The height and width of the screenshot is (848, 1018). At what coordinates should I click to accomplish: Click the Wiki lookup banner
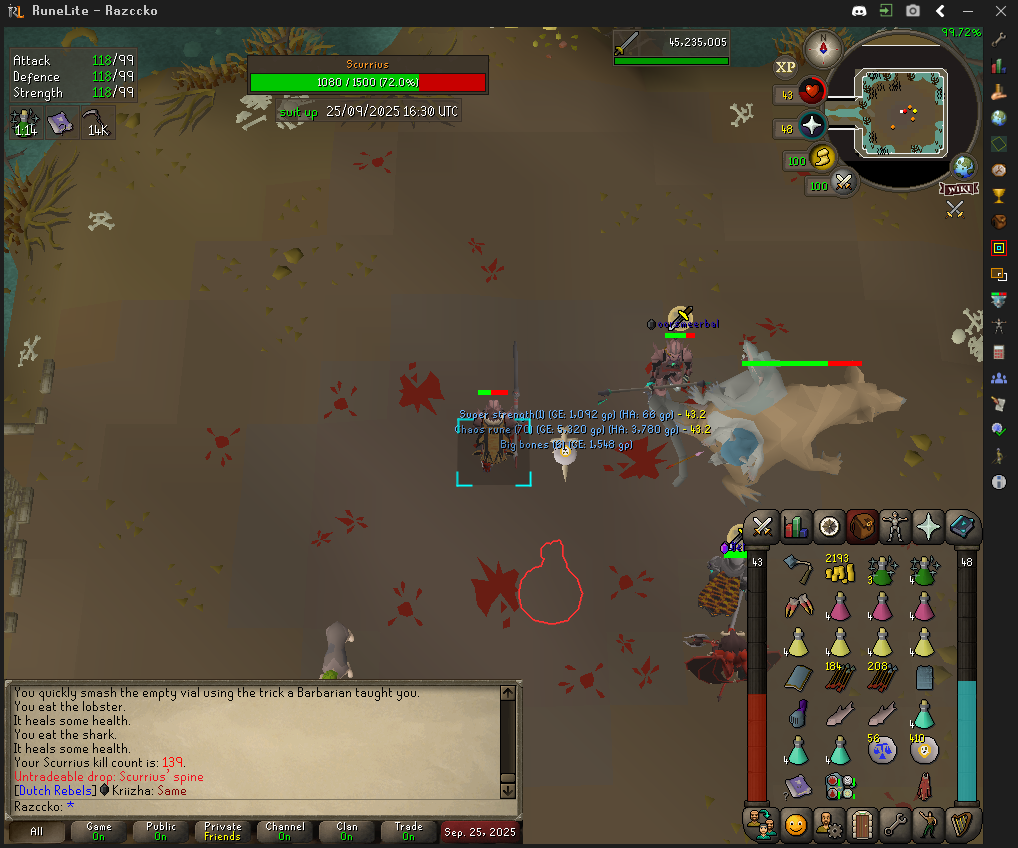pos(957,188)
